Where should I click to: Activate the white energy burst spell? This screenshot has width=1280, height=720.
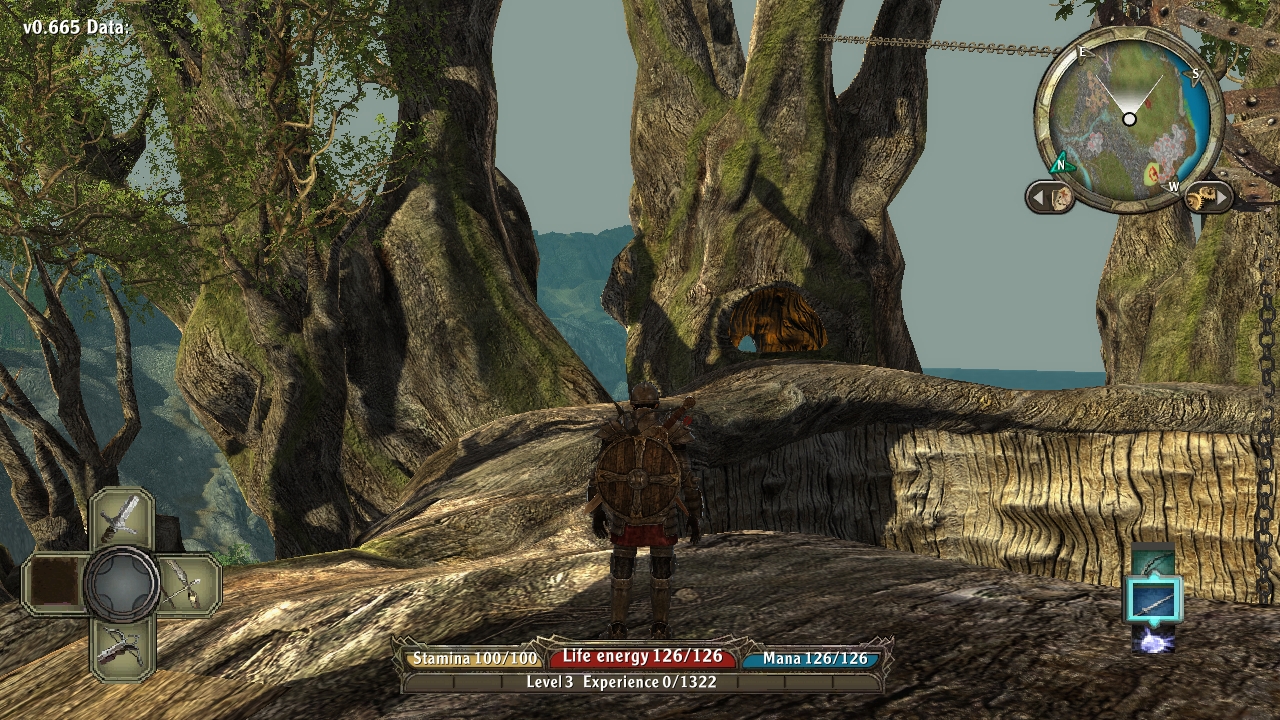click(x=1153, y=641)
